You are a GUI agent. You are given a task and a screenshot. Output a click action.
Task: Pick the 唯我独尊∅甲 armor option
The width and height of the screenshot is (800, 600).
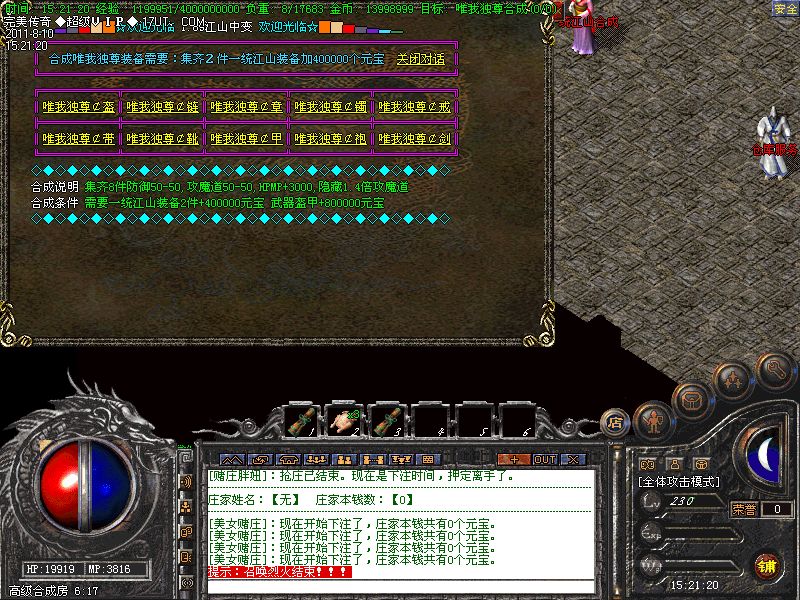247,139
